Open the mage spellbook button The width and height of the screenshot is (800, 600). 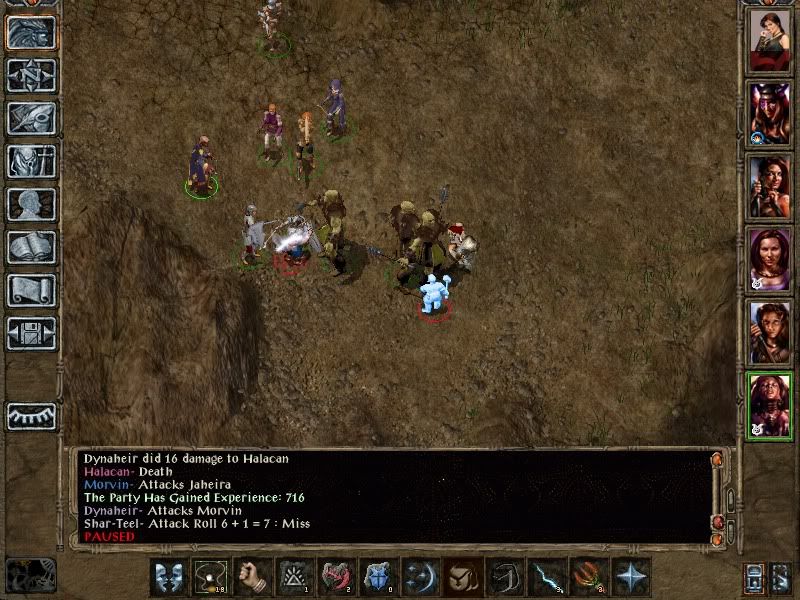(31, 247)
